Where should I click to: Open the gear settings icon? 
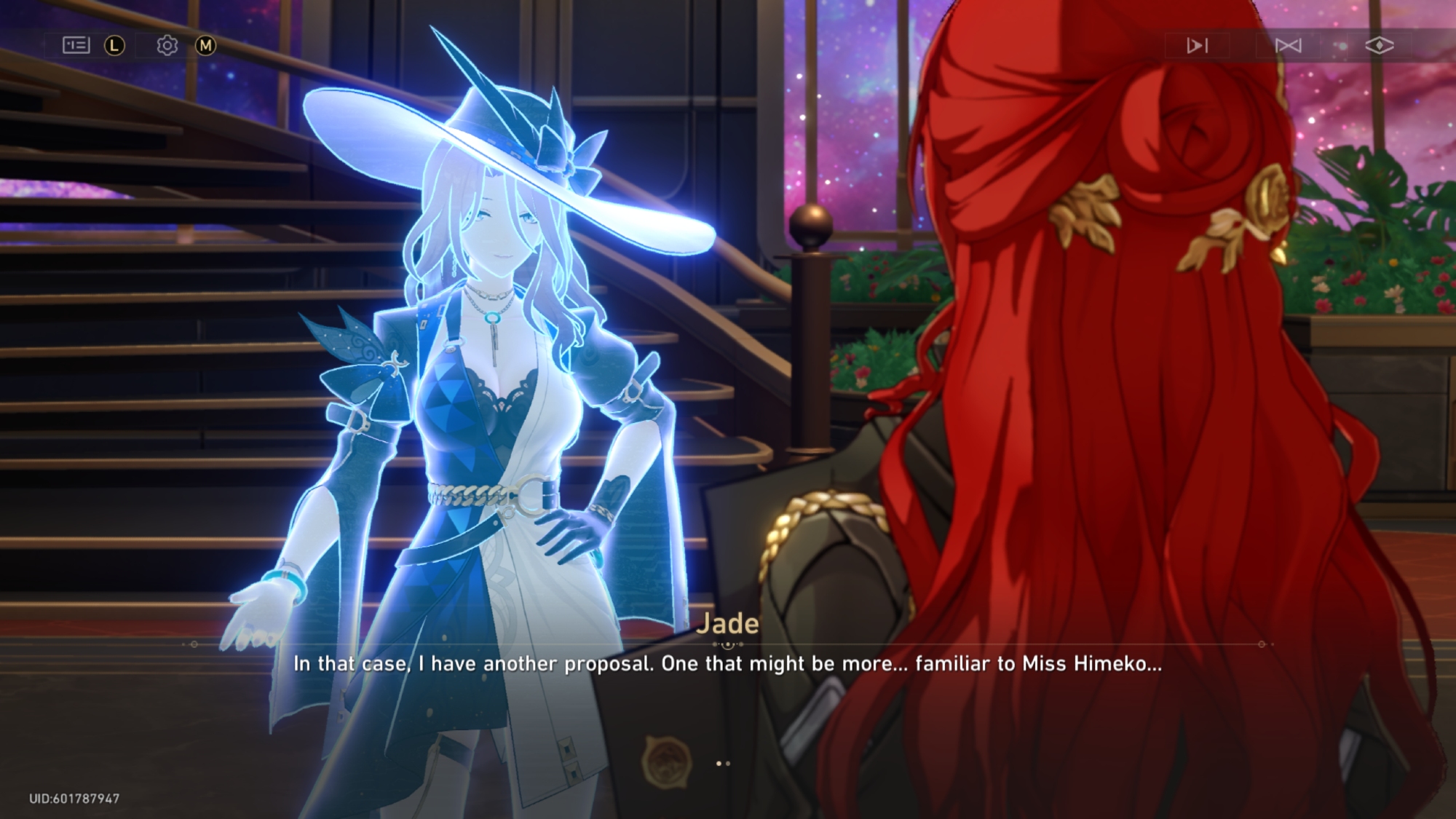pos(167,46)
